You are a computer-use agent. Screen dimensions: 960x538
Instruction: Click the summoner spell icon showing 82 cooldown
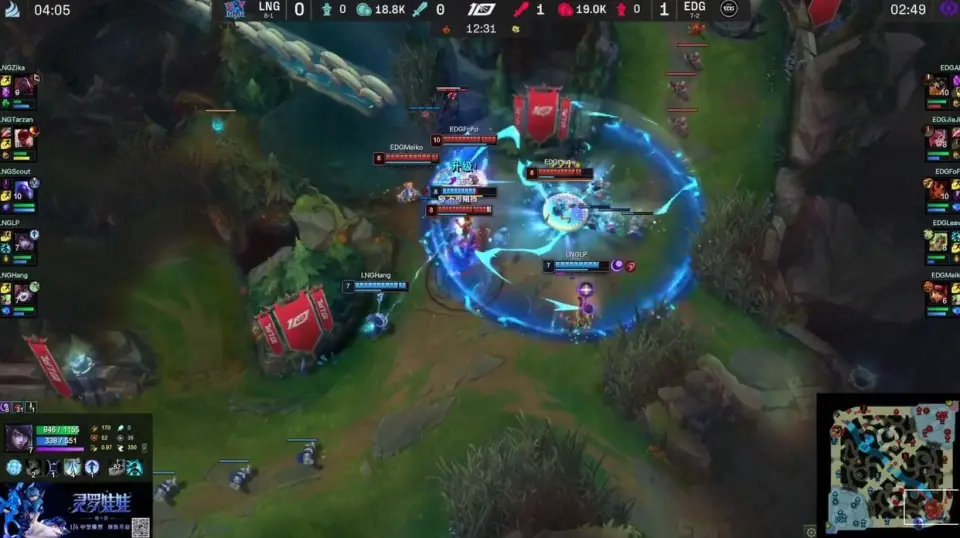(115, 467)
